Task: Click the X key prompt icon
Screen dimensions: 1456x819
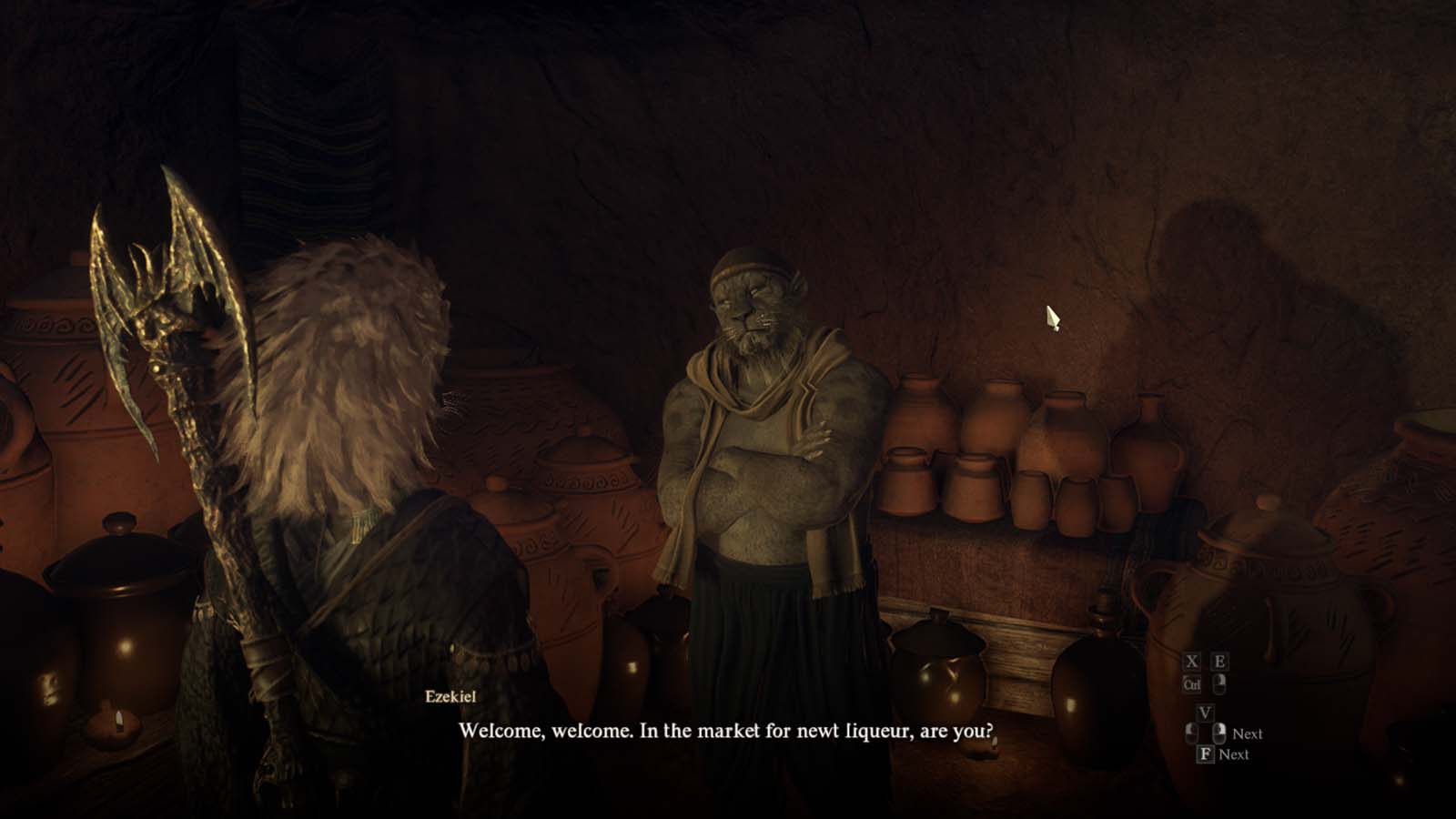Action: [1192, 662]
